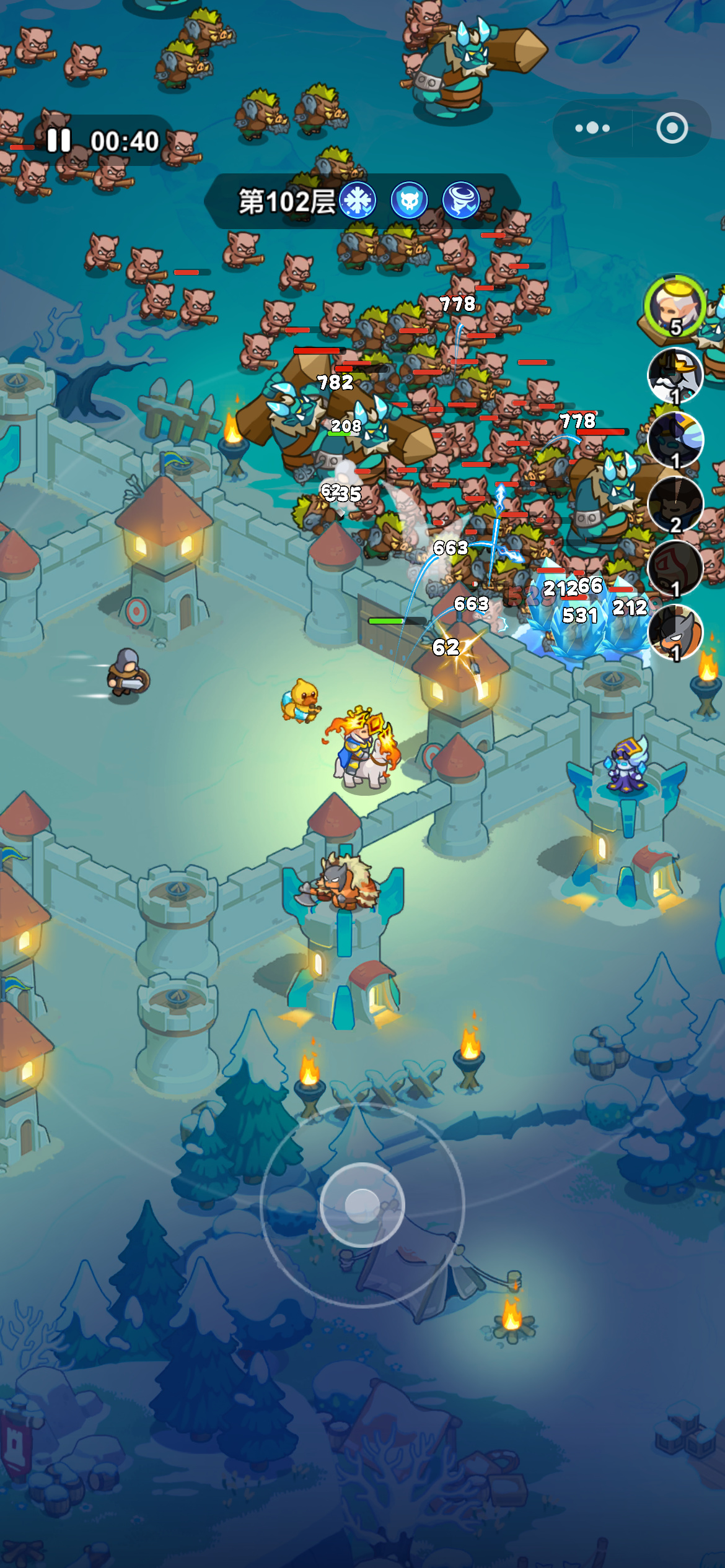Tap the snowflake floor modifier icon
This screenshot has width=725, height=1568.
358,201
